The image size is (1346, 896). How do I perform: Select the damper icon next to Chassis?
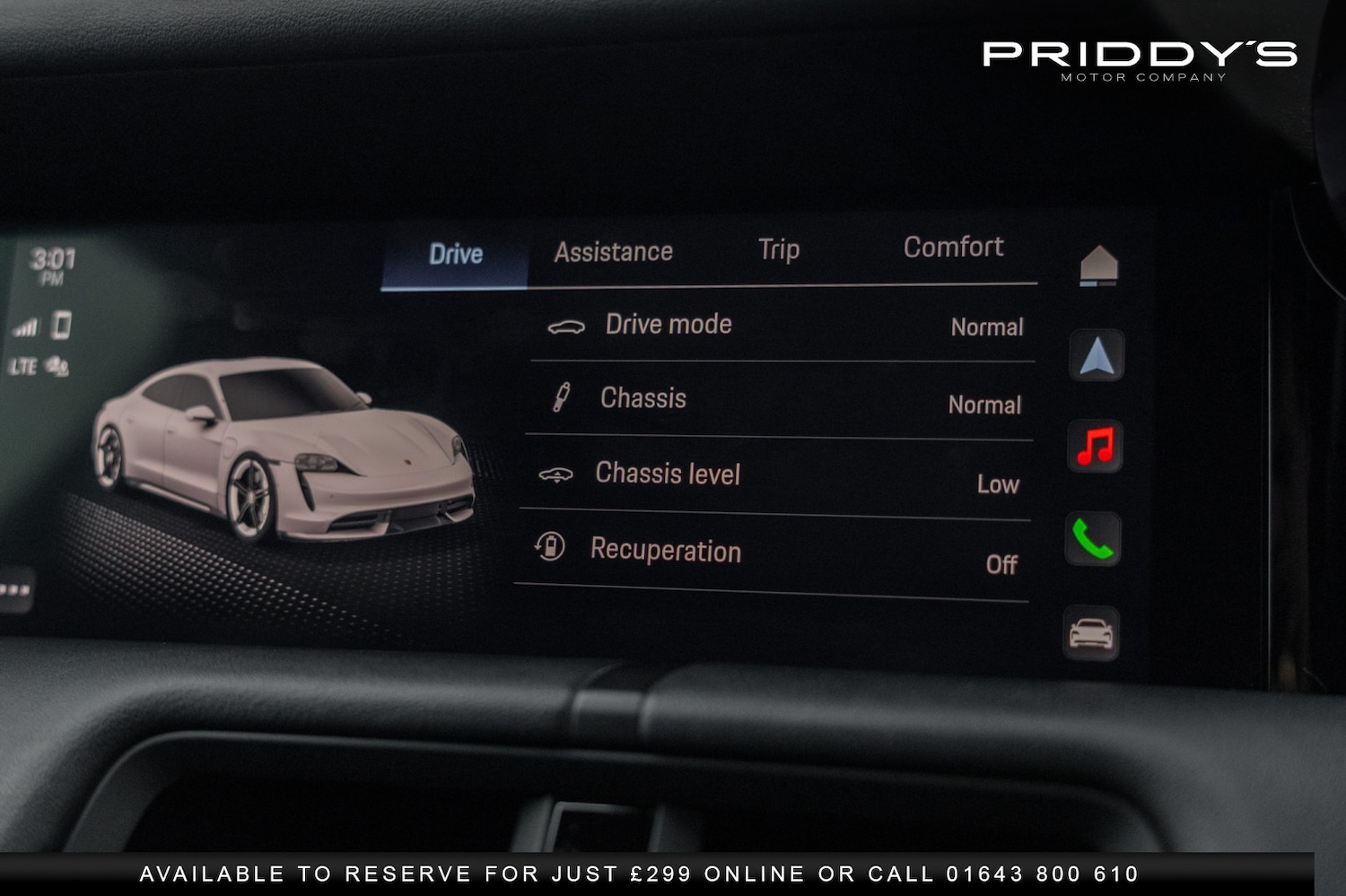560,397
